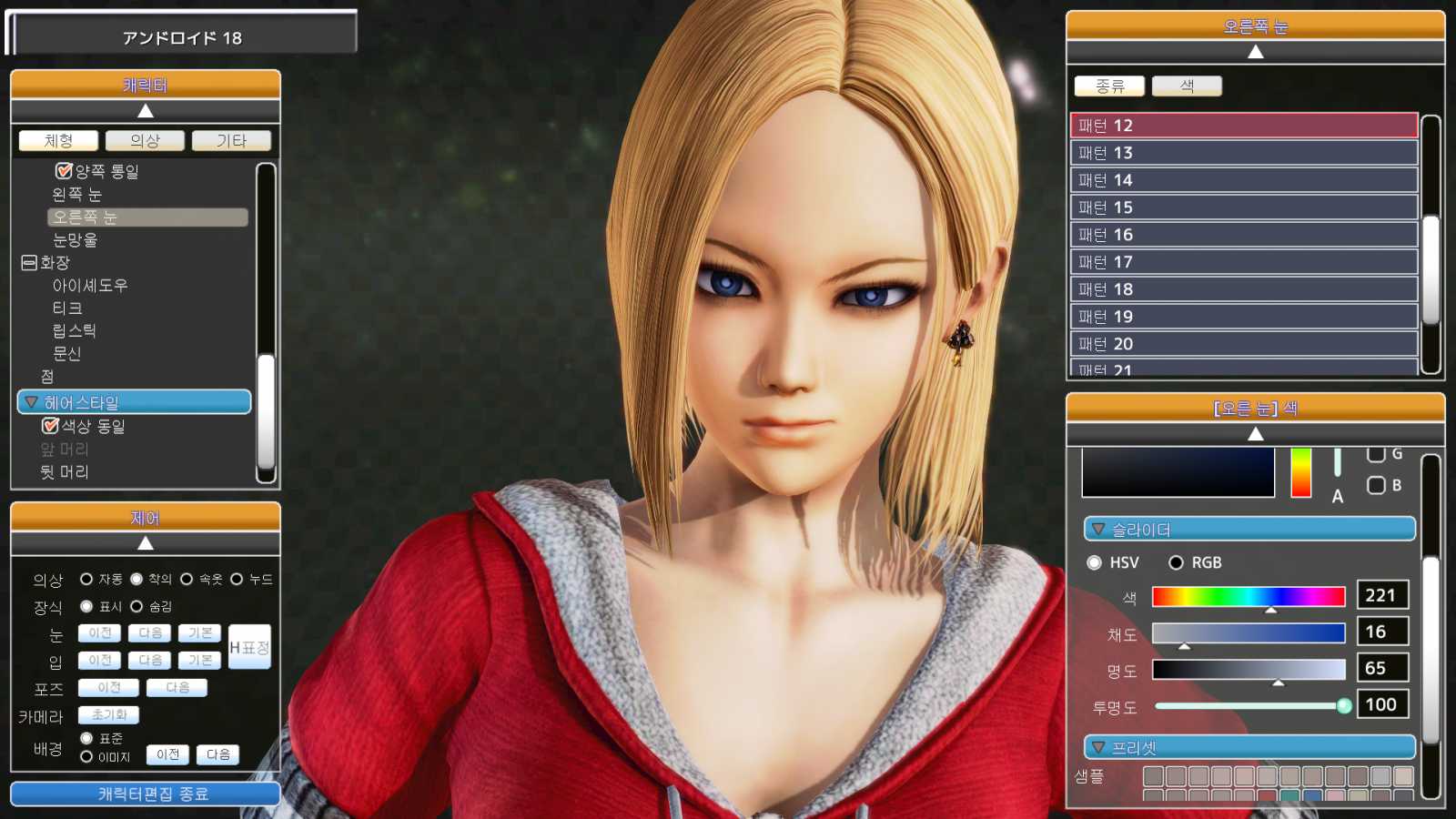1456x819 pixels.
Task: Exit editing via 캐릭터편집 종료 button
Action: coord(145,793)
